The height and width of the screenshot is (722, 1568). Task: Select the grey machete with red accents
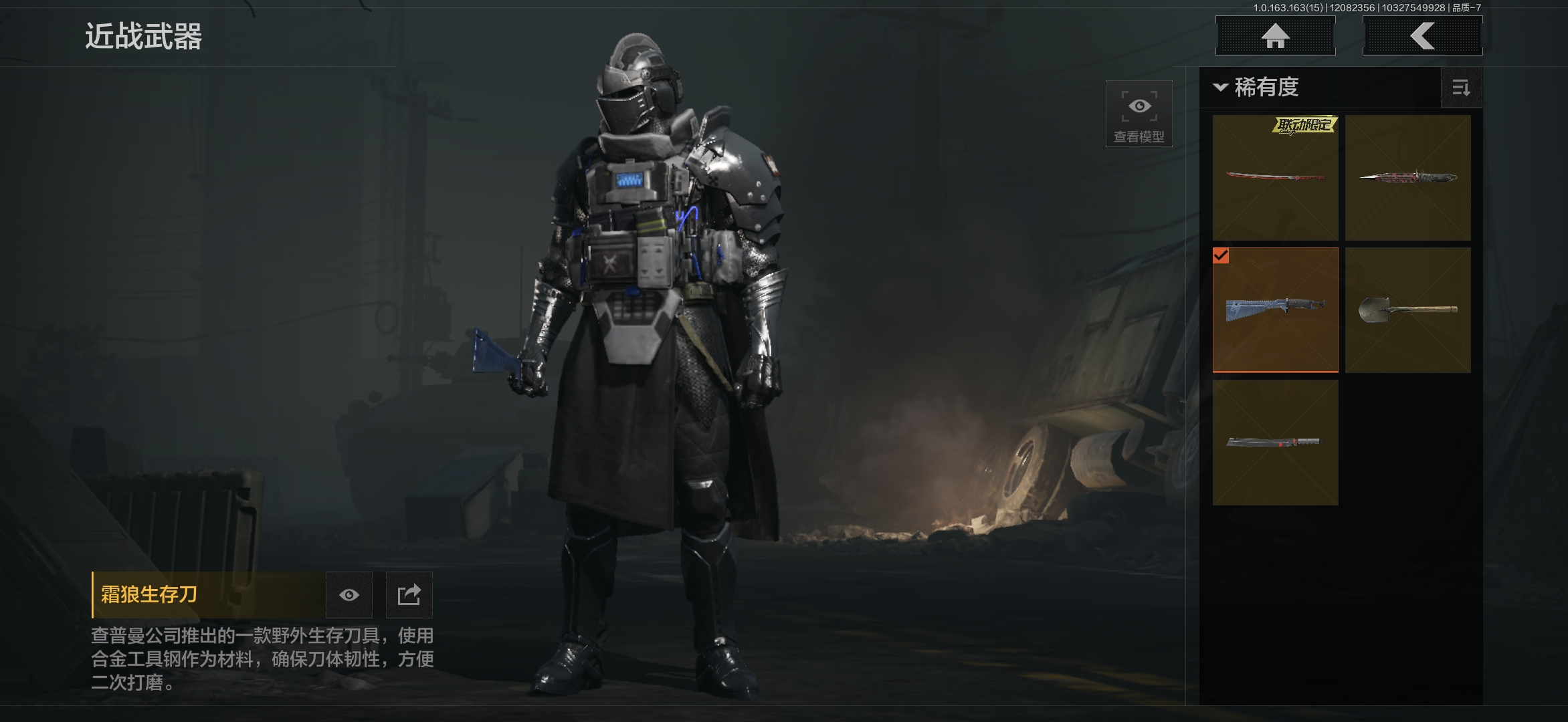click(1275, 443)
